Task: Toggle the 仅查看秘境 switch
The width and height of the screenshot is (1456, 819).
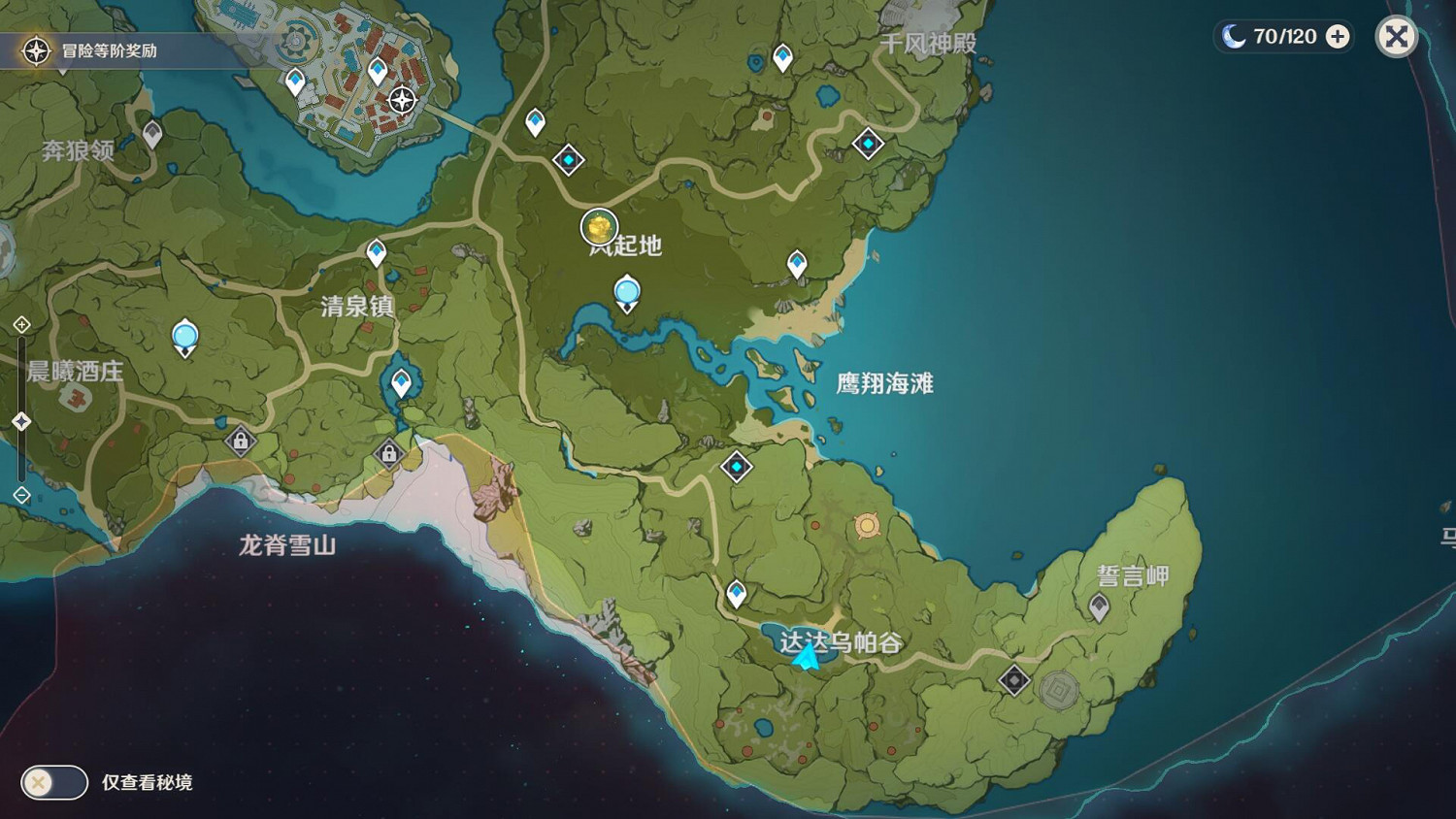Action: tap(53, 782)
